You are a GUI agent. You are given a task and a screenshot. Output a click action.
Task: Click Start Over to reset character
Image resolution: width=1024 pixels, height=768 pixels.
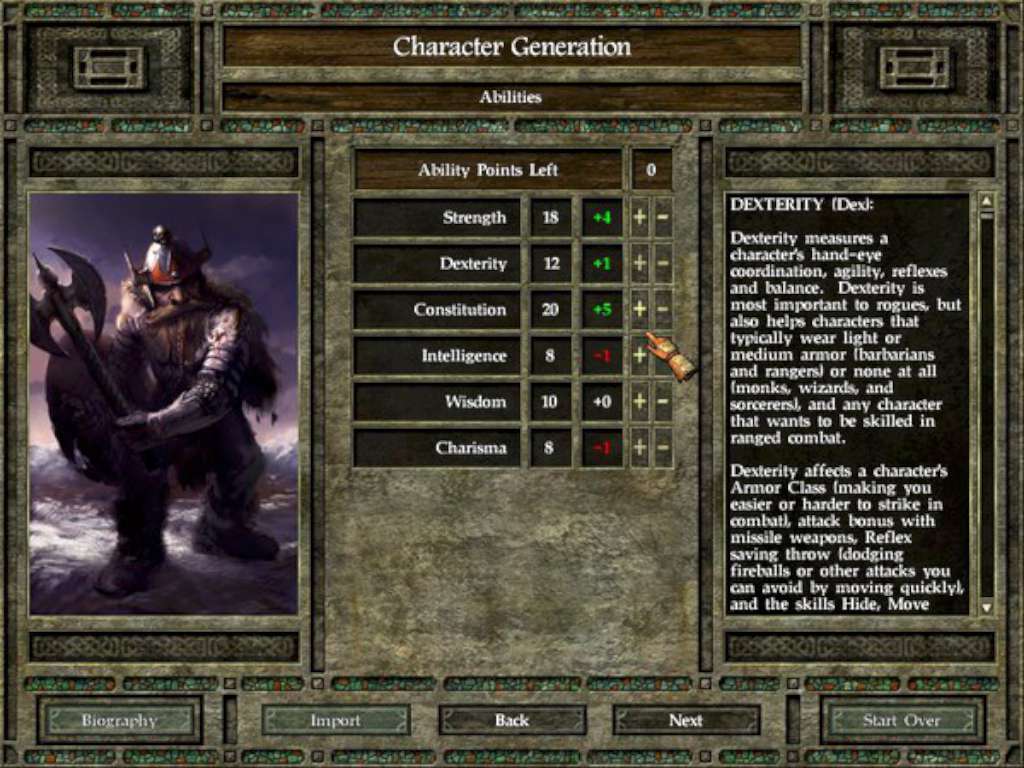(x=902, y=720)
